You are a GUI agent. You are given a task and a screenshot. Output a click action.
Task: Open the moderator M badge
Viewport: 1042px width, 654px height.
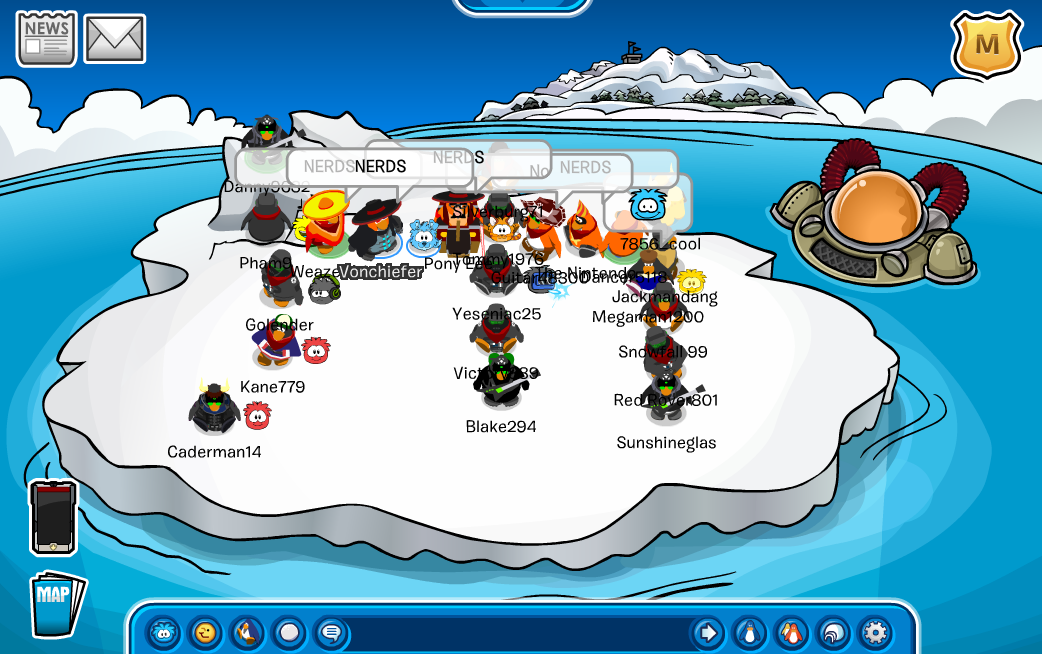(x=986, y=44)
